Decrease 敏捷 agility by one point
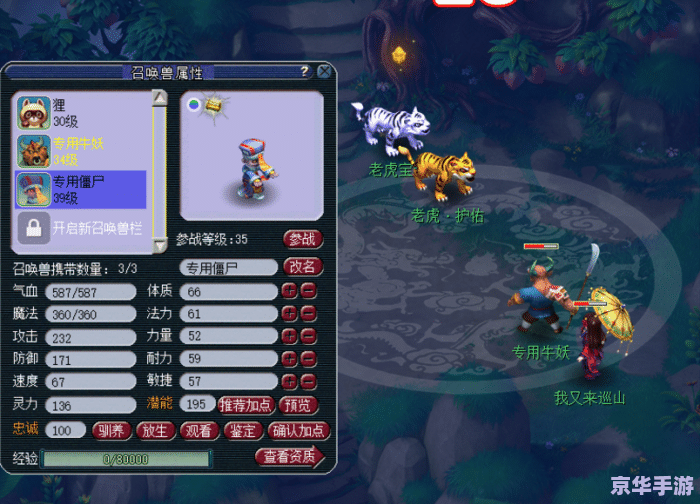 point(309,382)
